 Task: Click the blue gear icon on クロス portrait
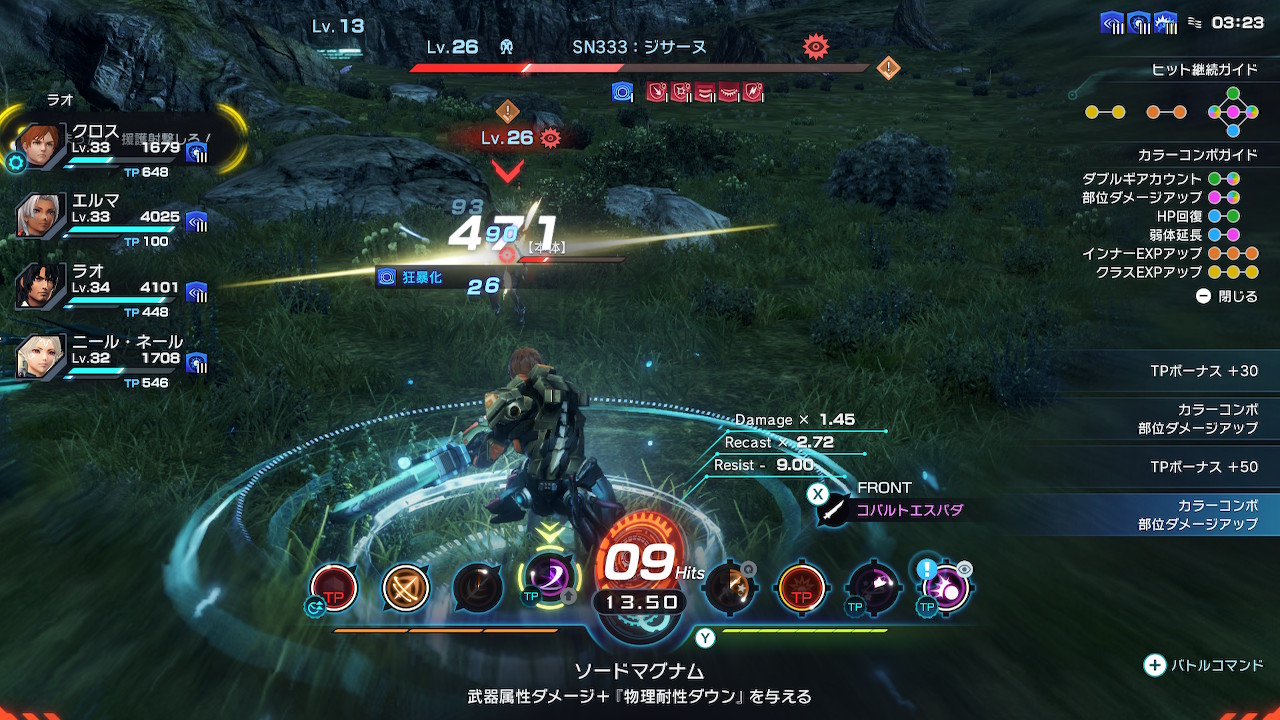[16, 163]
